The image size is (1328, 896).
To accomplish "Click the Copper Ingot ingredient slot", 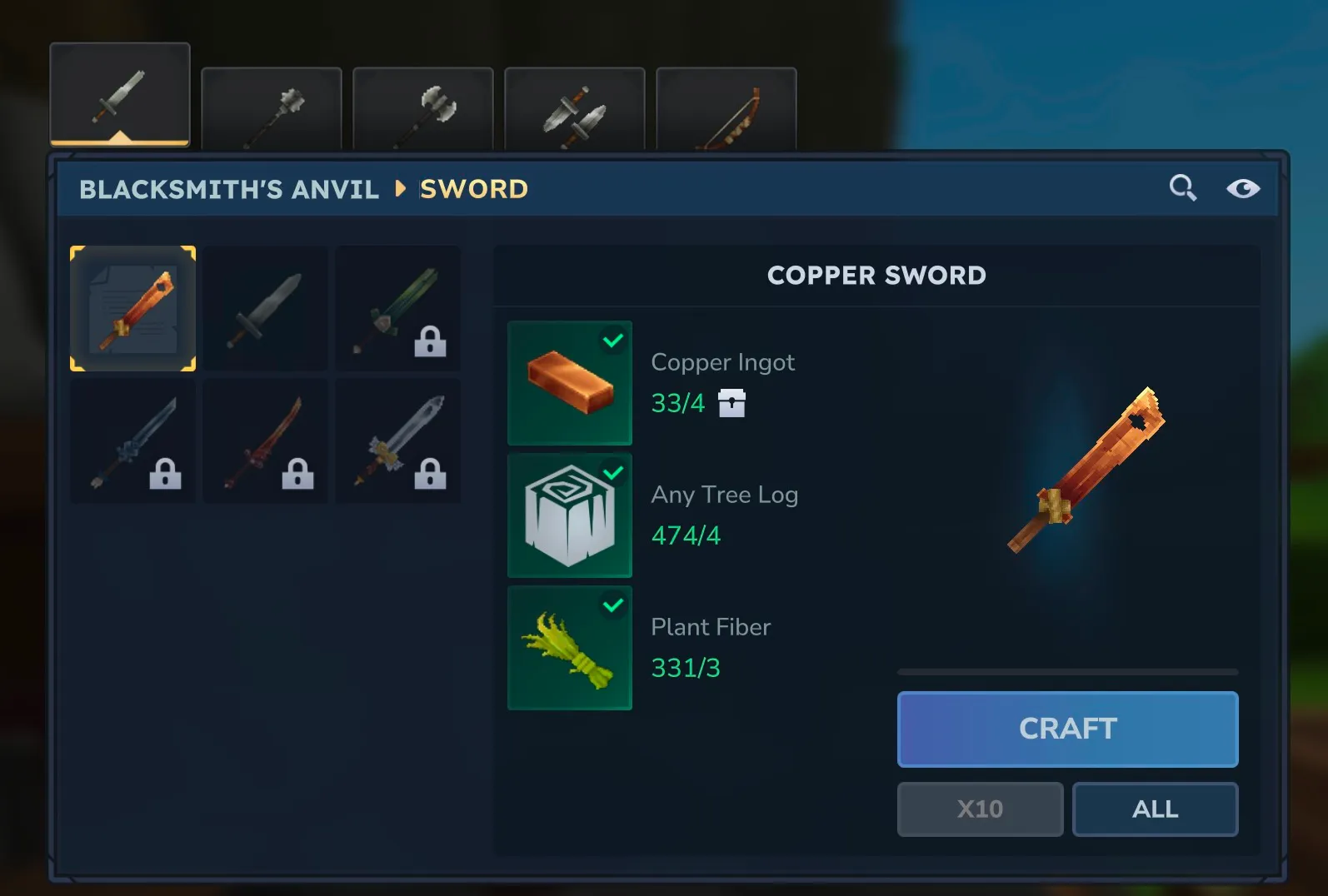I will (570, 383).
